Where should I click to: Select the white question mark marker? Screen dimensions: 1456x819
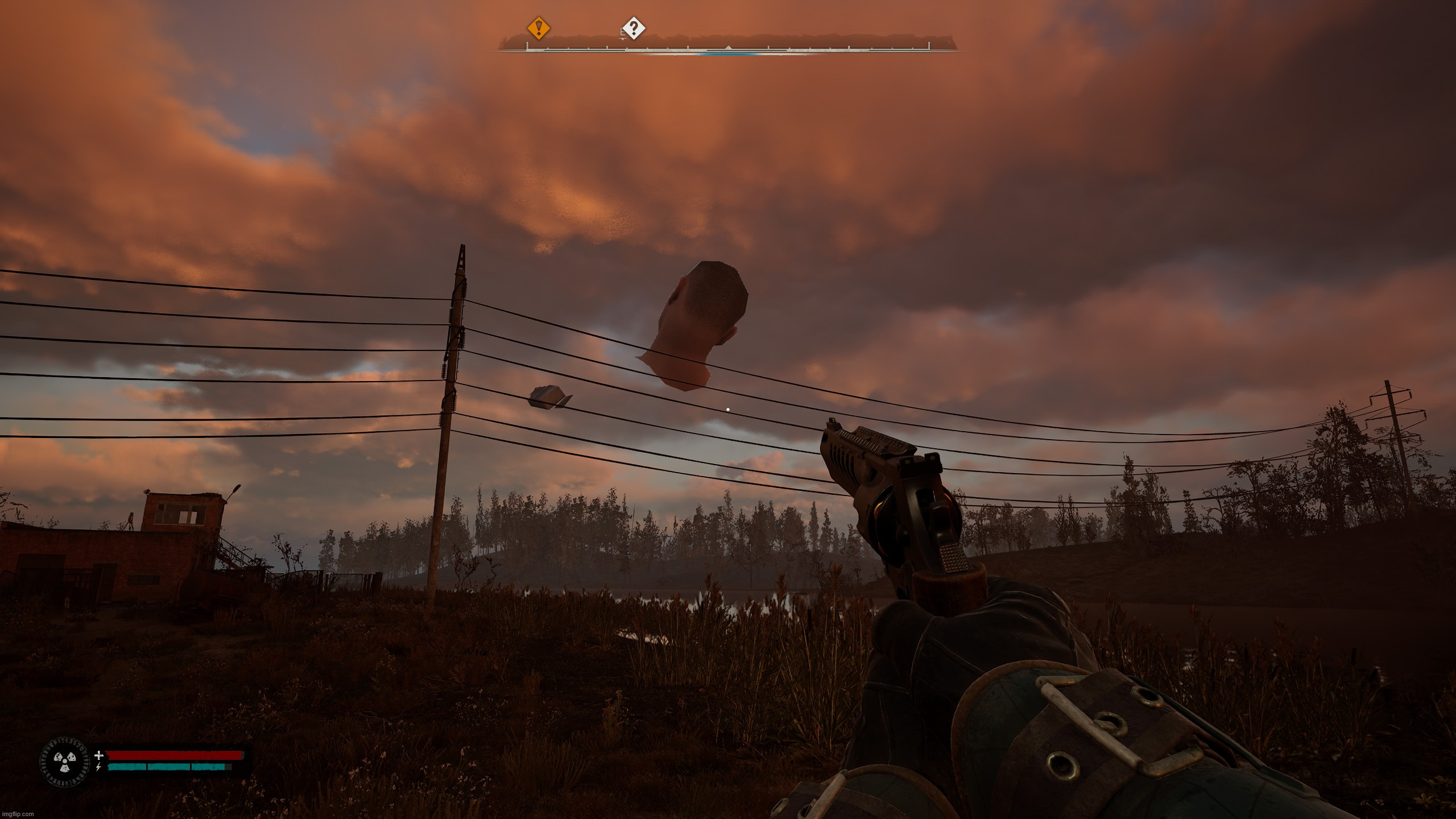click(x=634, y=27)
